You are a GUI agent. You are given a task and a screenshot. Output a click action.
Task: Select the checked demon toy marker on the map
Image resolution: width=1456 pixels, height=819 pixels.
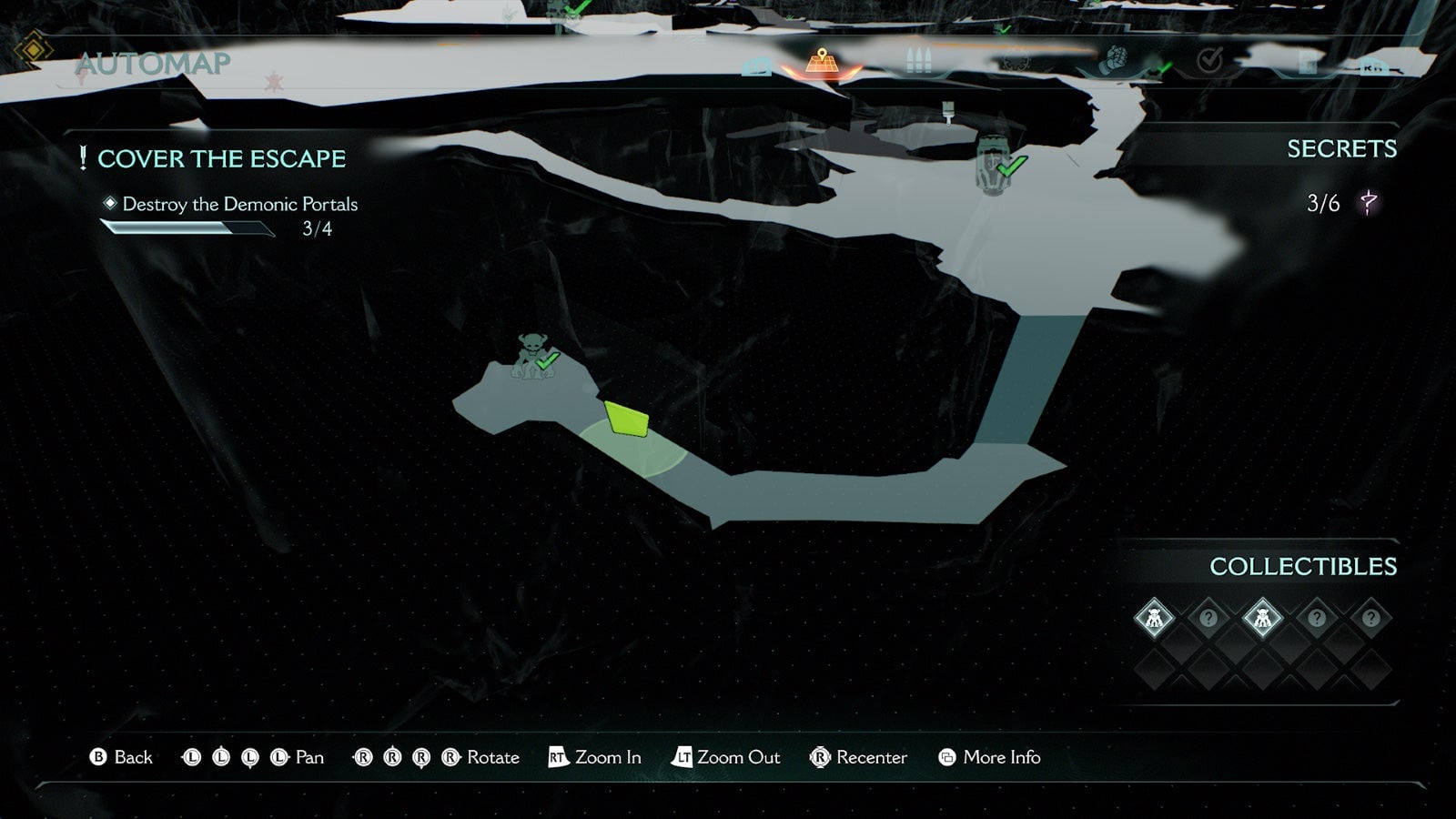coord(992,164)
